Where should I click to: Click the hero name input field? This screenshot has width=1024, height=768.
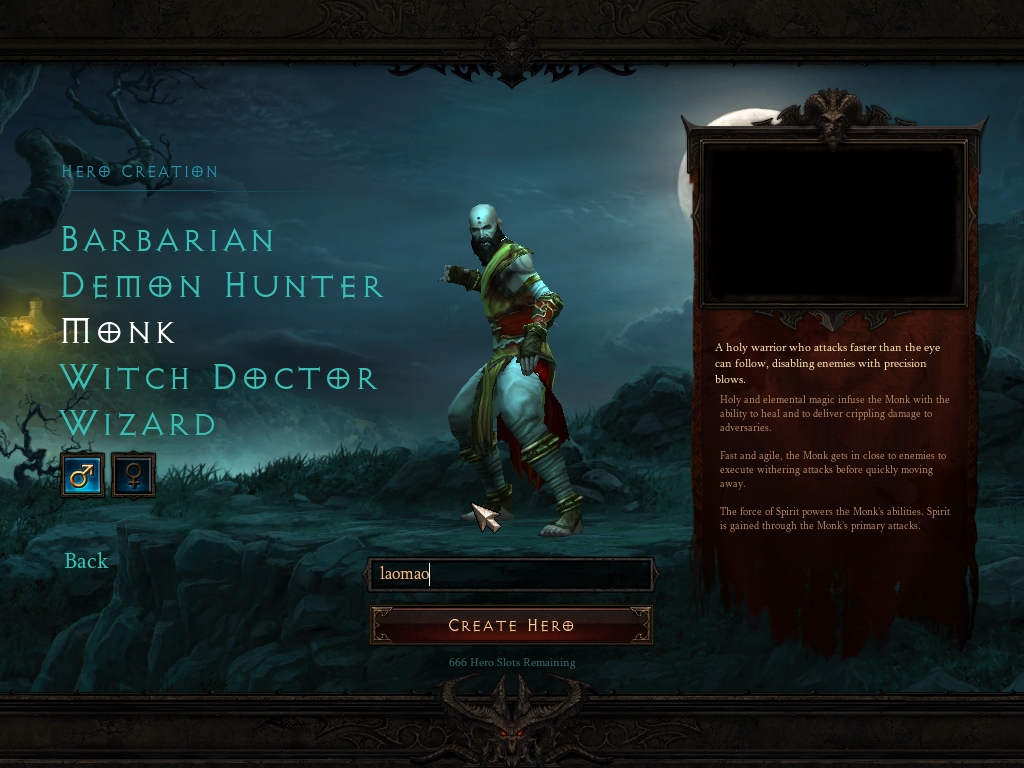[x=511, y=574]
